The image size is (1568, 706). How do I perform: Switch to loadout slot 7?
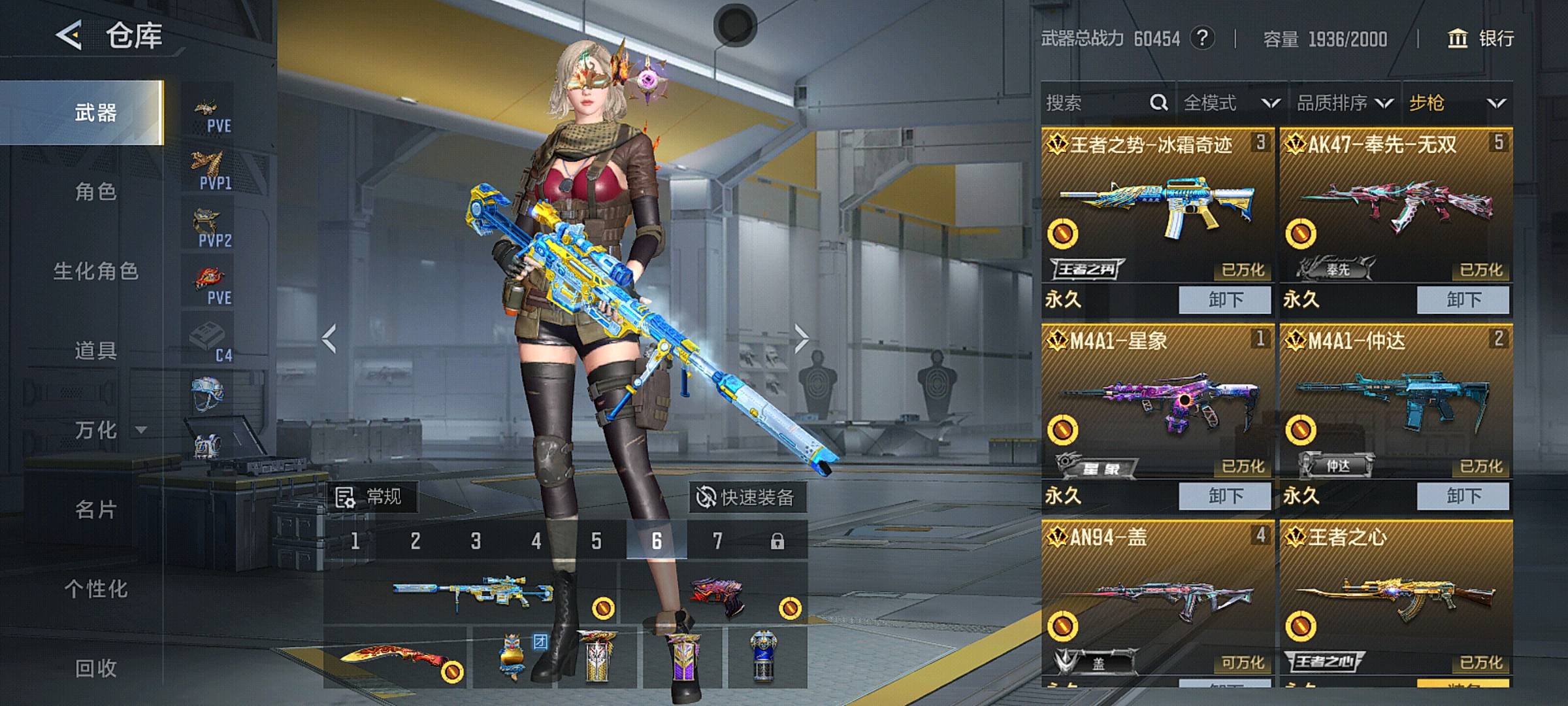point(717,541)
